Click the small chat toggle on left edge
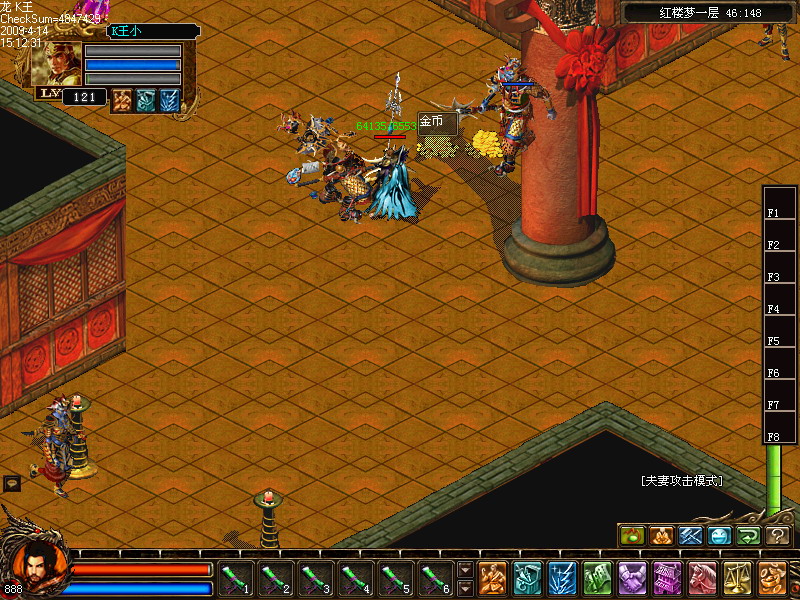 (x=12, y=483)
